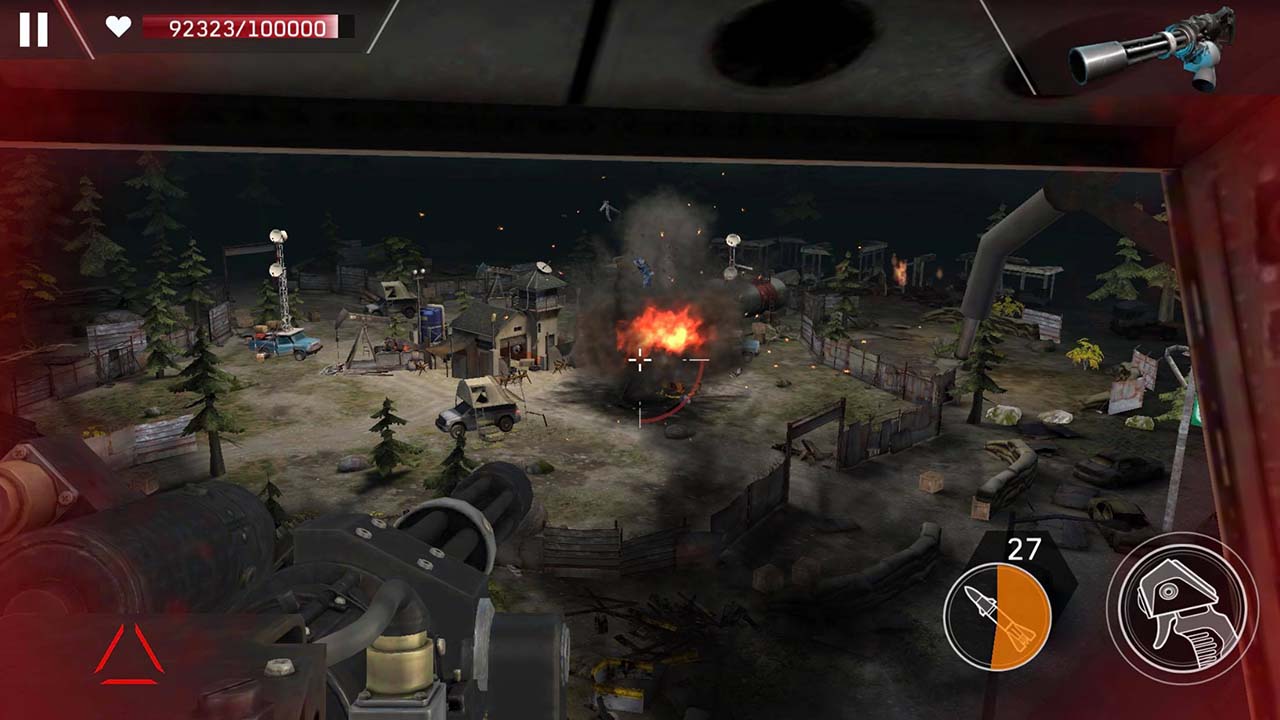
Task: Click the burning fire on the right side
Action: click(899, 272)
